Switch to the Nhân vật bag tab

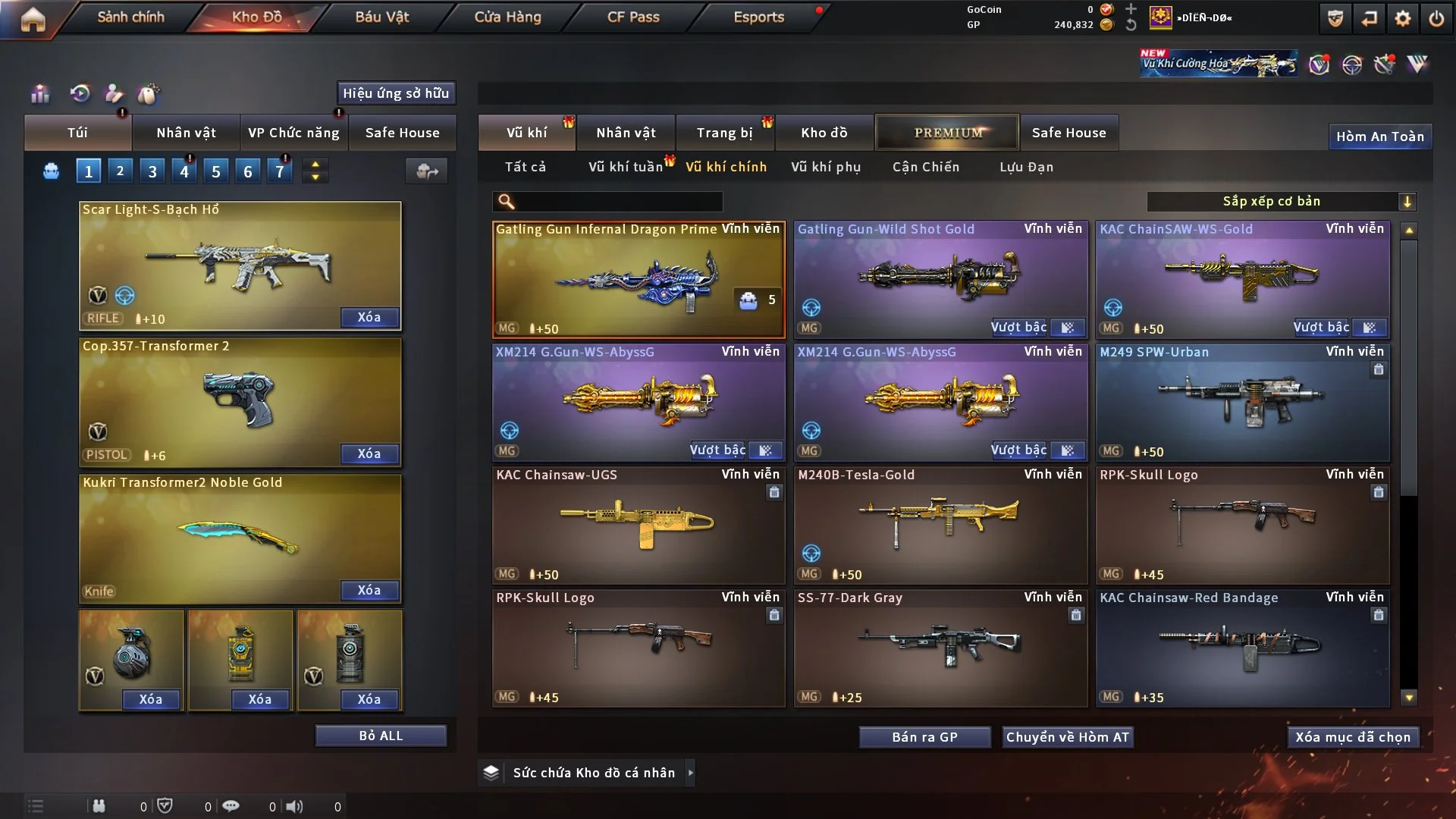point(186,133)
